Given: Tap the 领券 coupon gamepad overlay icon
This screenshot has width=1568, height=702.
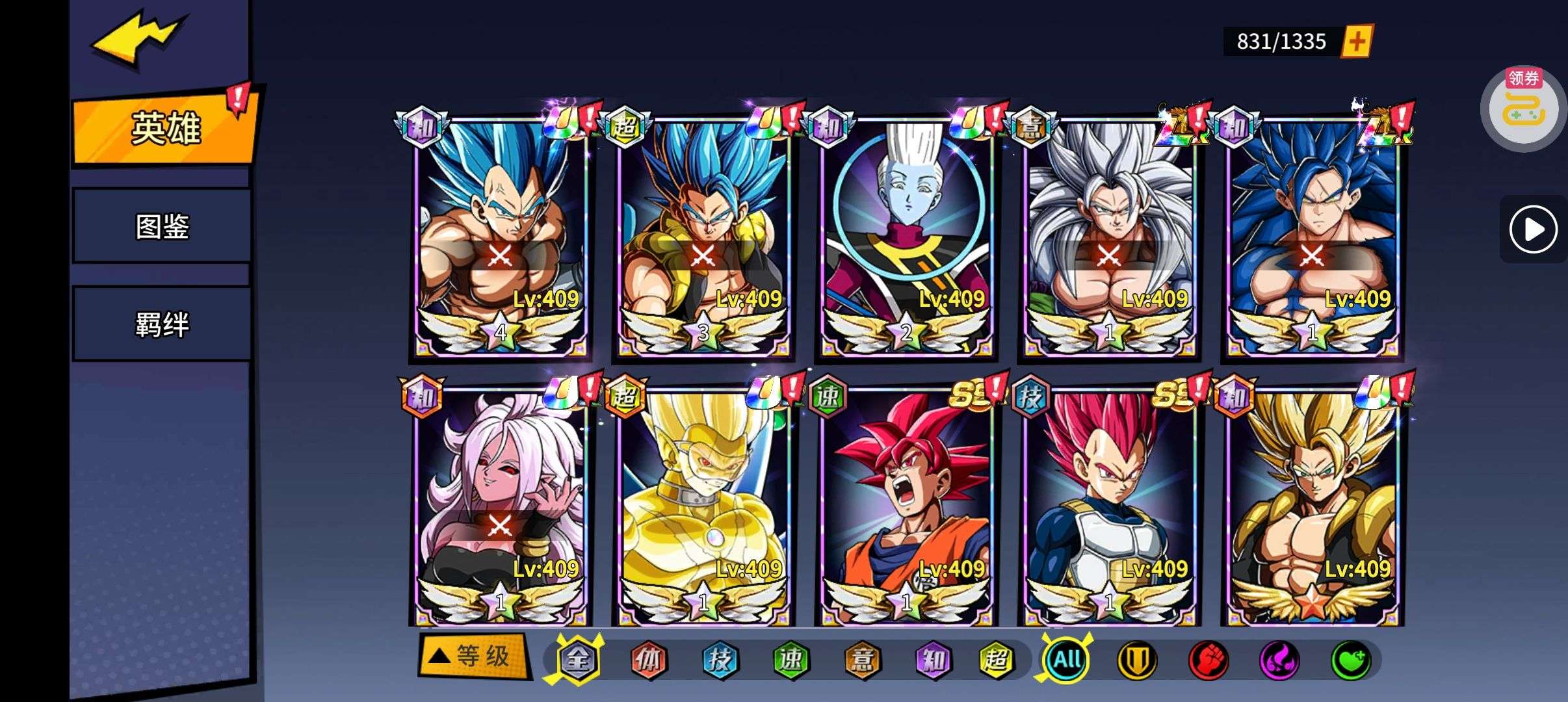Looking at the screenshot, I should click(x=1523, y=110).
